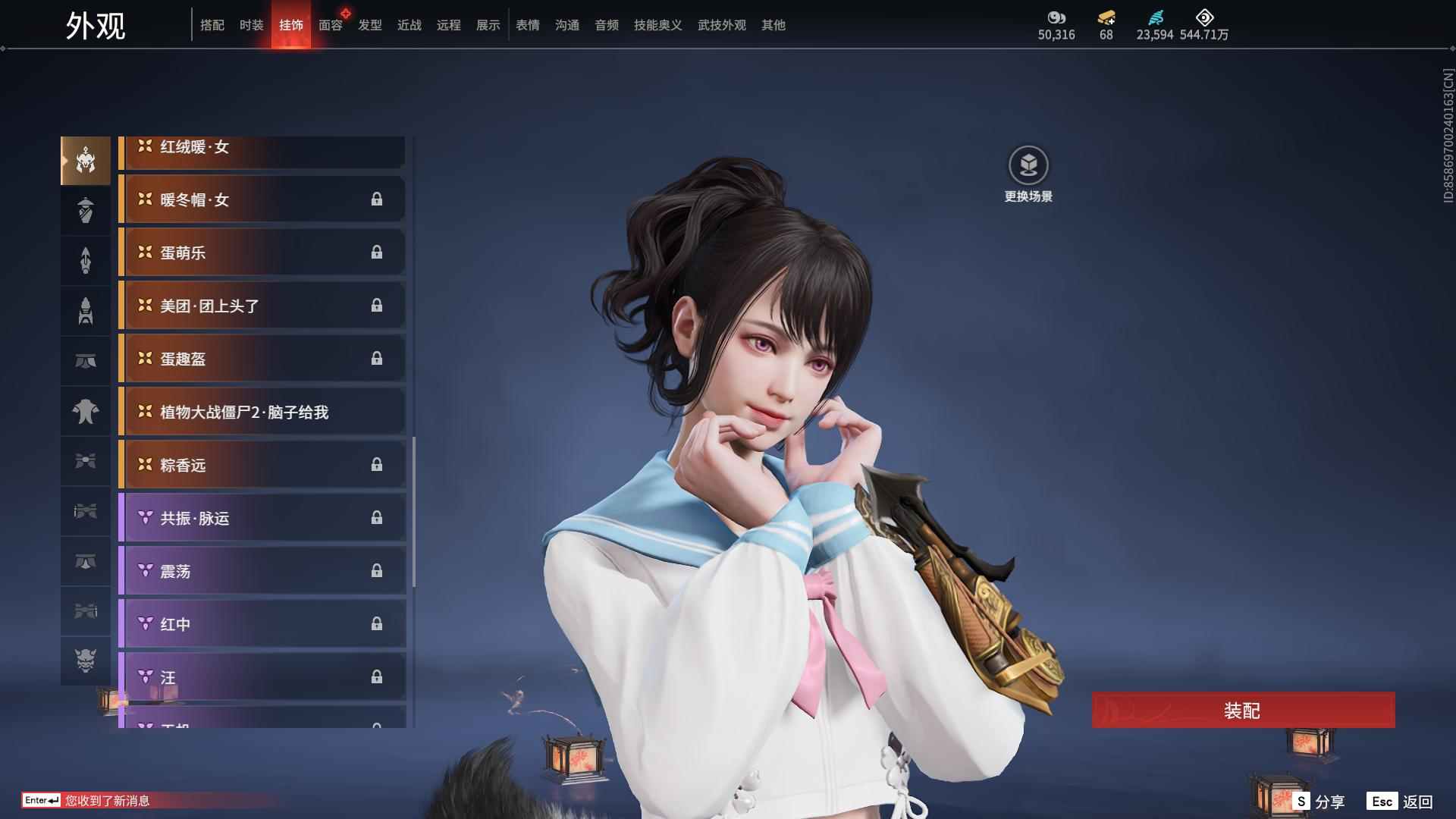
Task: Click the 分享 share button
Action: [x=1331, y=800]
